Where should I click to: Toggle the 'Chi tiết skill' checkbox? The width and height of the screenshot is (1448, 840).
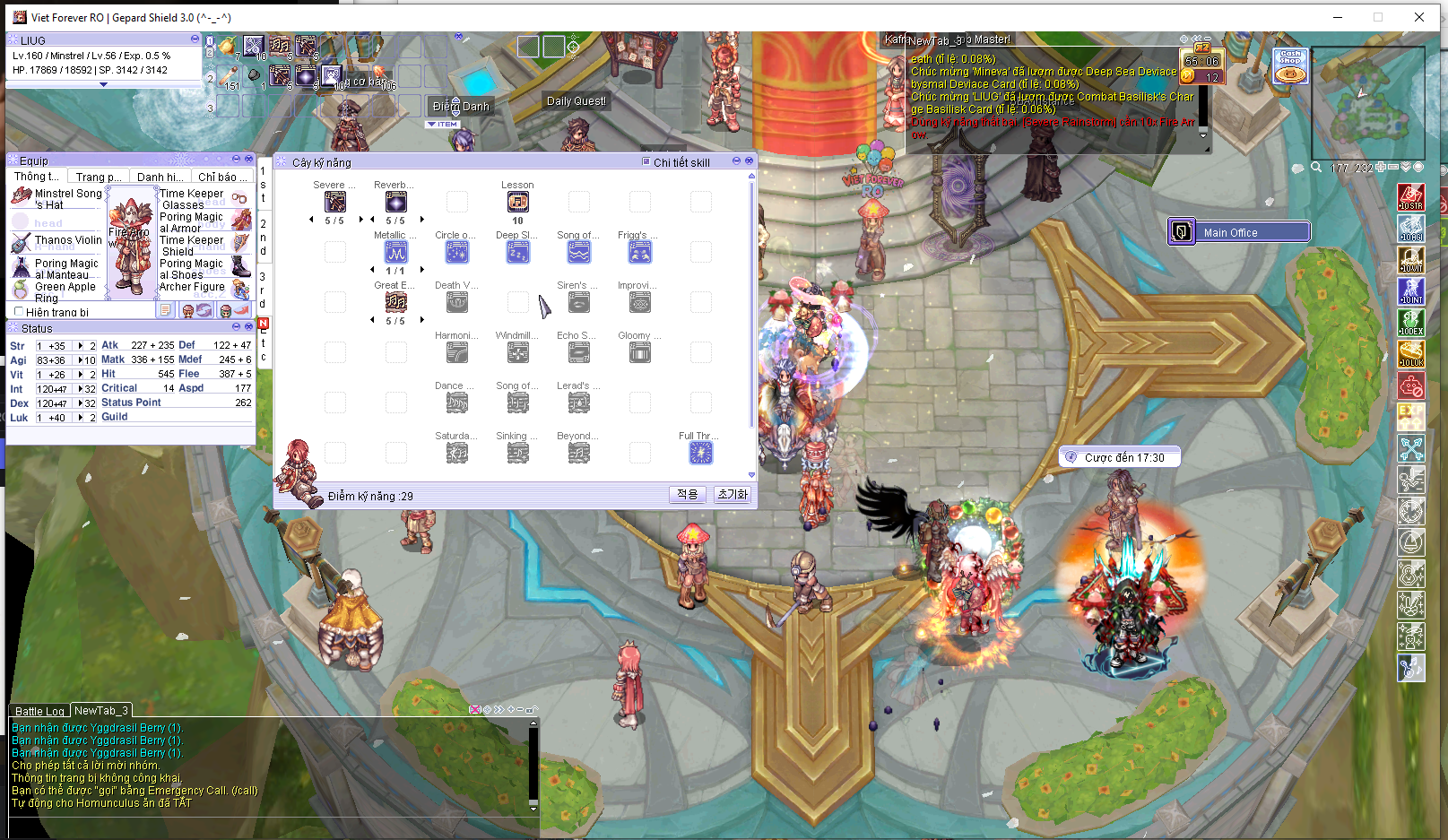[x=646, y=162]
